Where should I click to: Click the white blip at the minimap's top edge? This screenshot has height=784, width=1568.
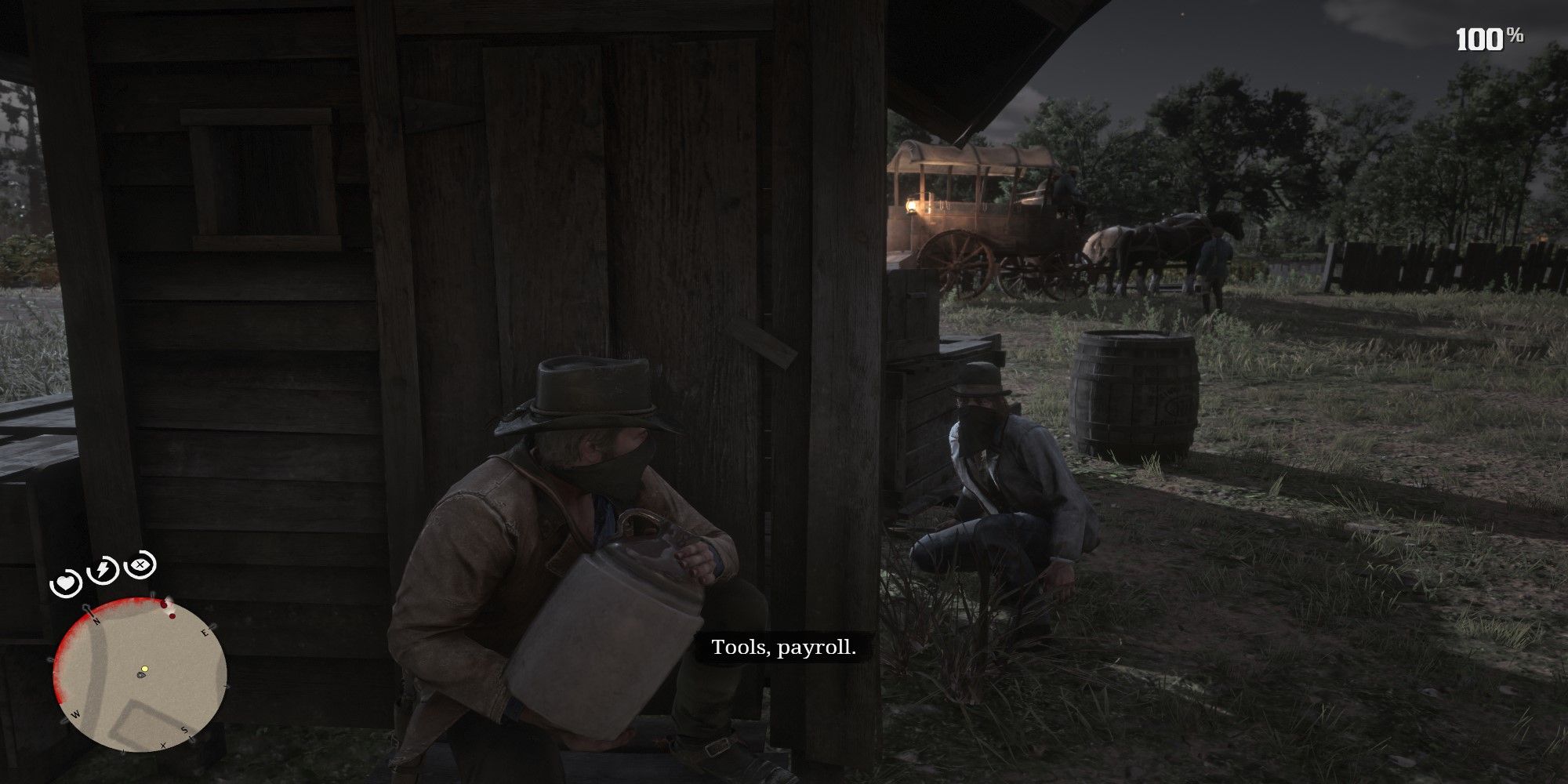(x=169, y=601)
